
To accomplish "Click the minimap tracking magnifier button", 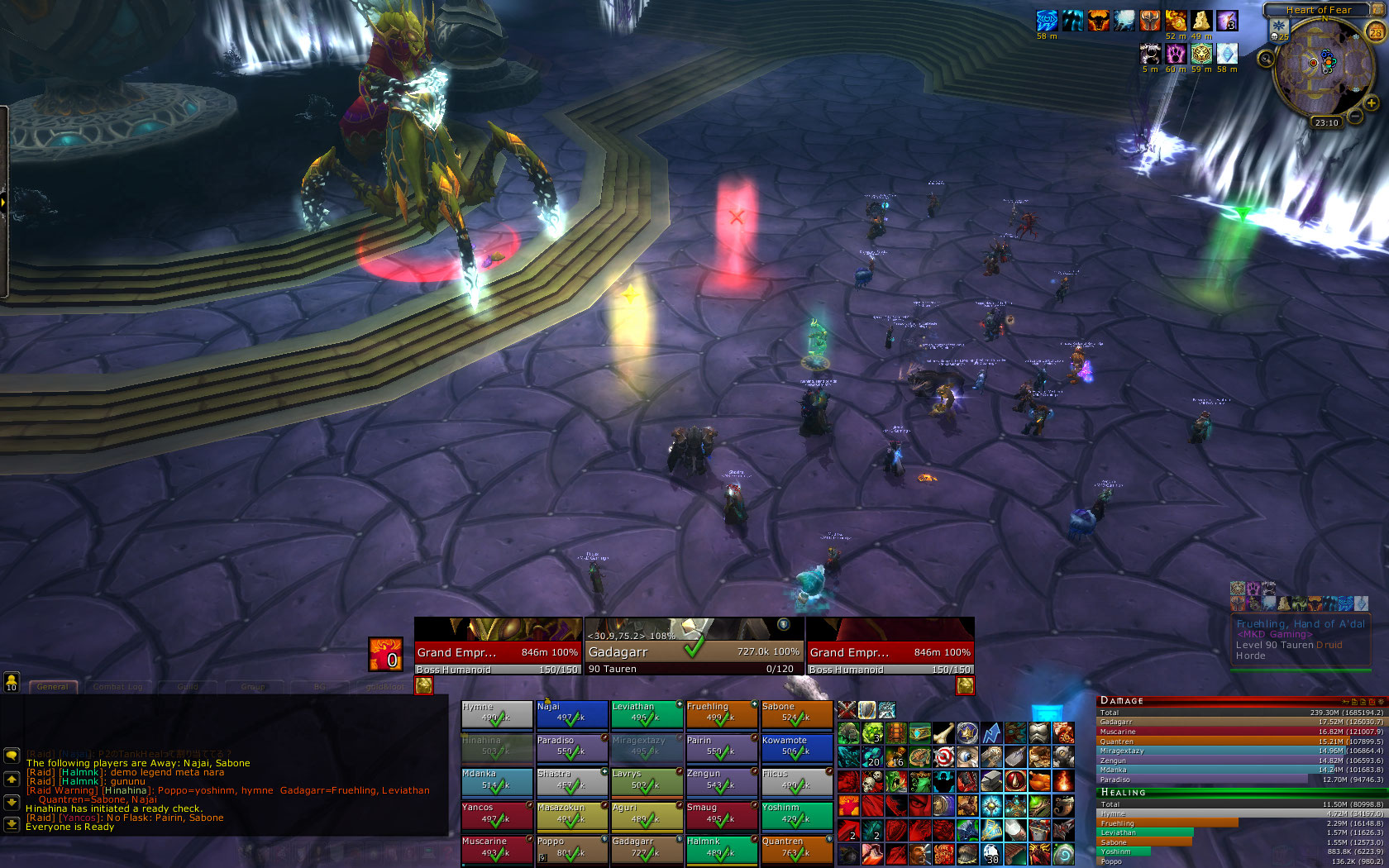I will (x=1266, y=59).
